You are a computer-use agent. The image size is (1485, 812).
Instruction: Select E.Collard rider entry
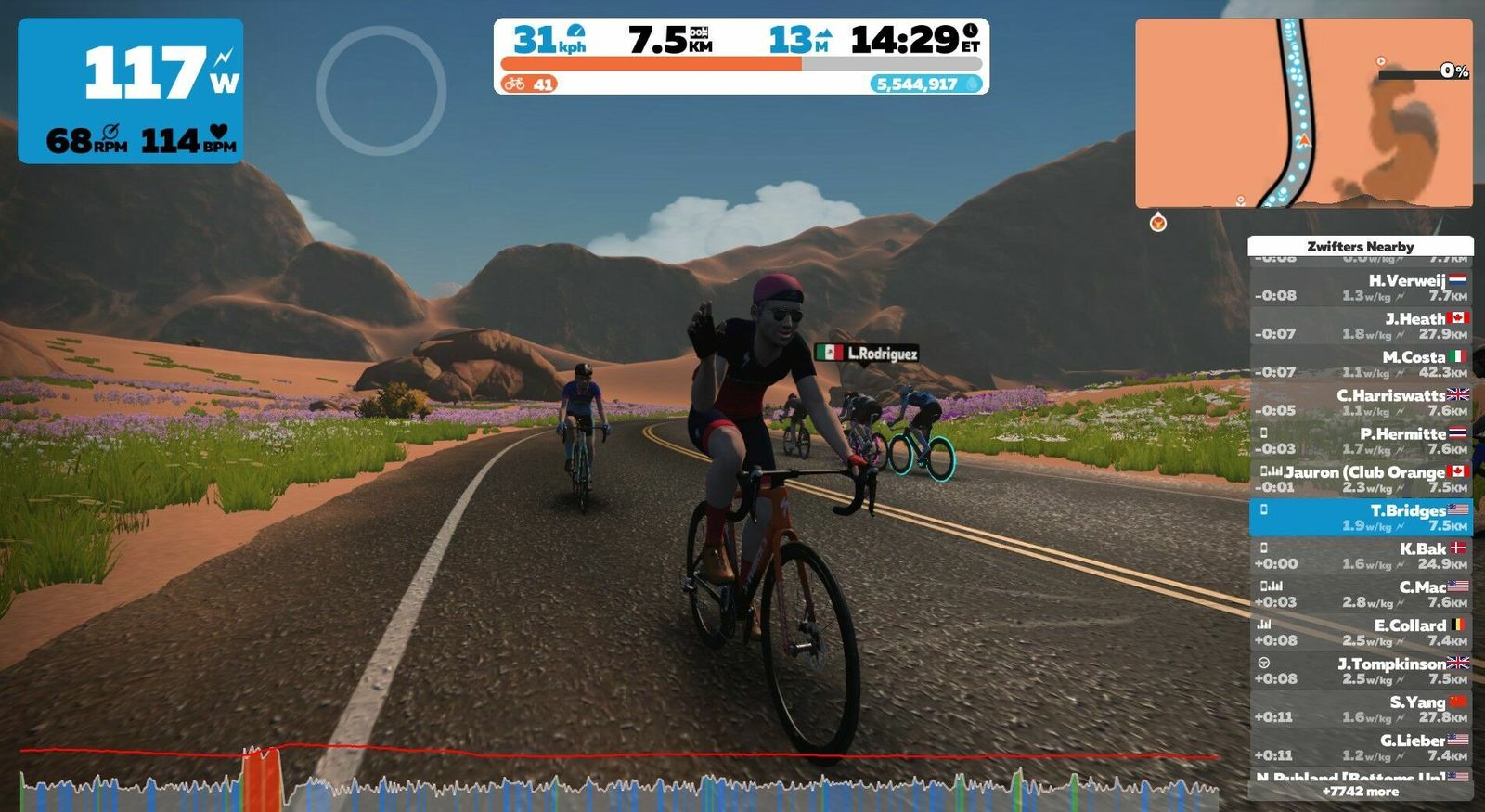[1360, 632]
